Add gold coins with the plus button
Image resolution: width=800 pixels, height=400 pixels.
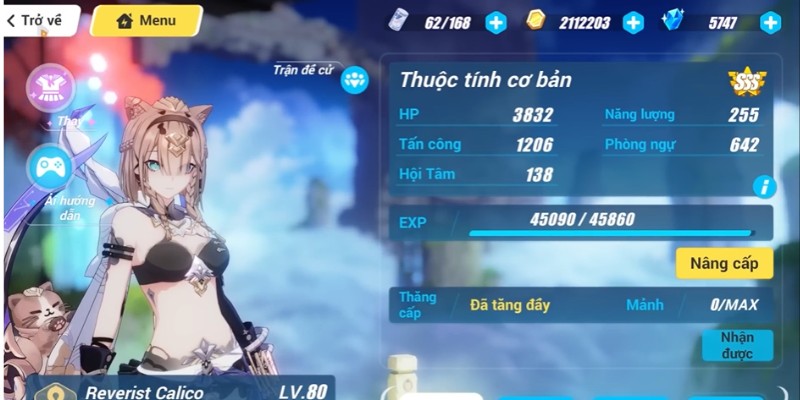click(x=633, y=22)
